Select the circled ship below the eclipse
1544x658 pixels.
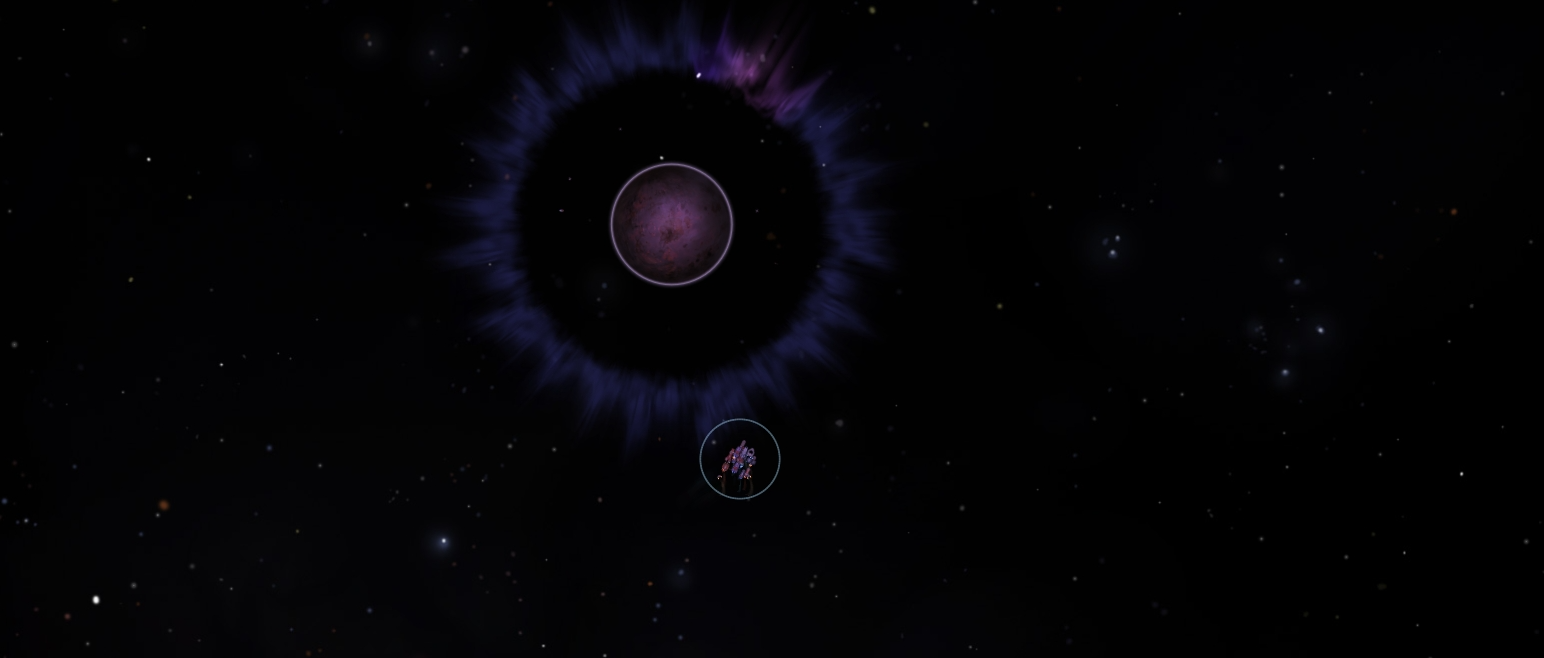[740, 460]
